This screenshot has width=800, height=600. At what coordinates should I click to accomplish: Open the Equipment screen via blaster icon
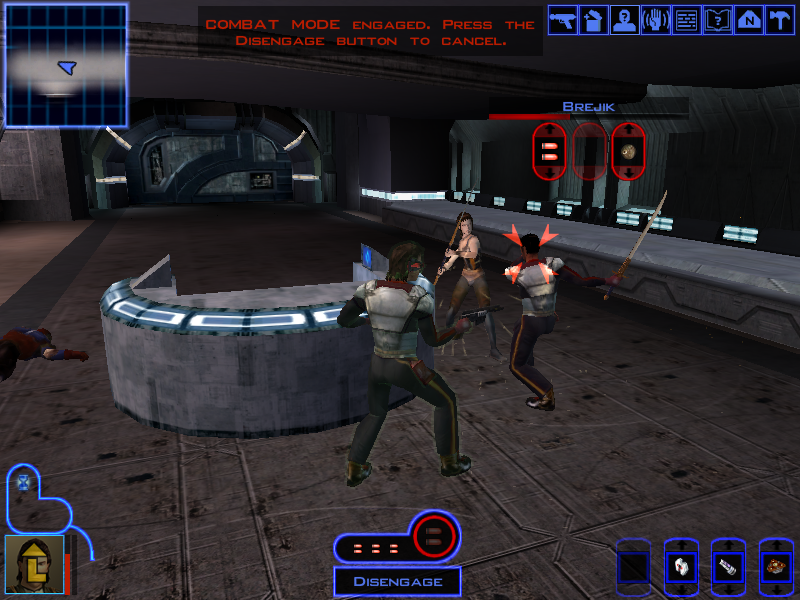pyautogui.click(x=562, y=20)
